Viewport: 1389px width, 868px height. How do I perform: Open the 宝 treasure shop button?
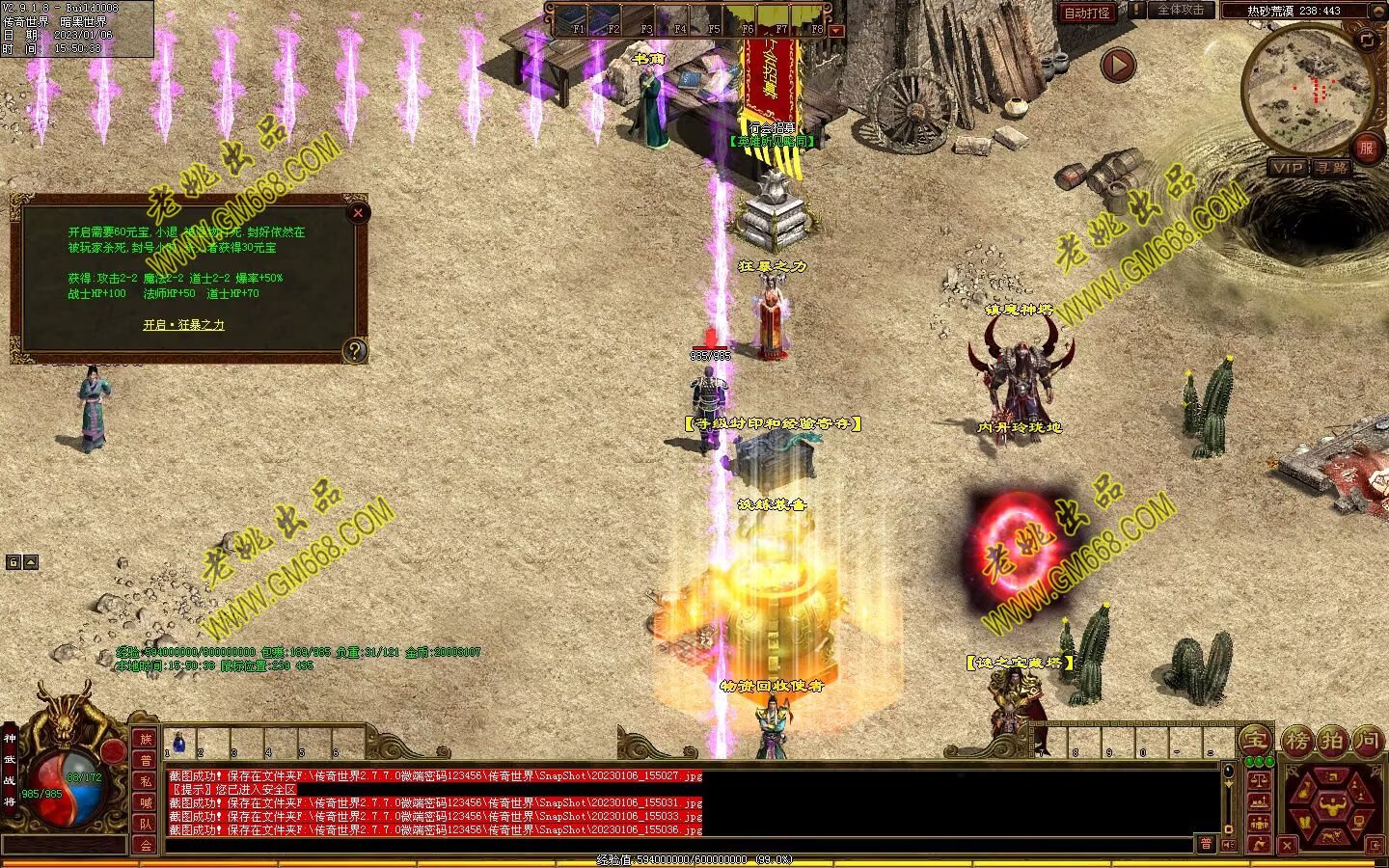pyautogui.click(x=1255, y=740)
